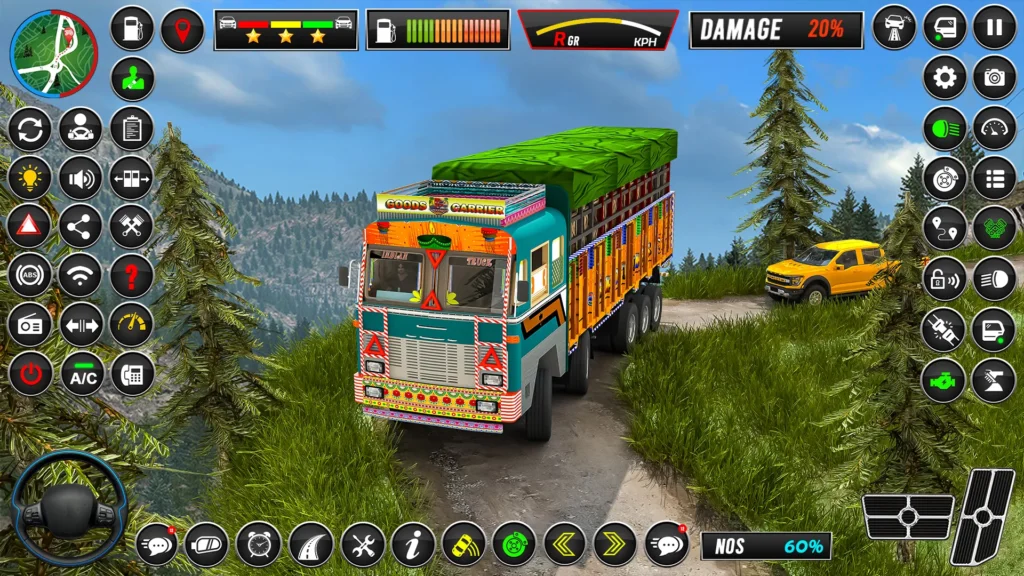Select the red location pin icon
The height and width of the screenshot is (576, 1024).
tap(182, 29)
